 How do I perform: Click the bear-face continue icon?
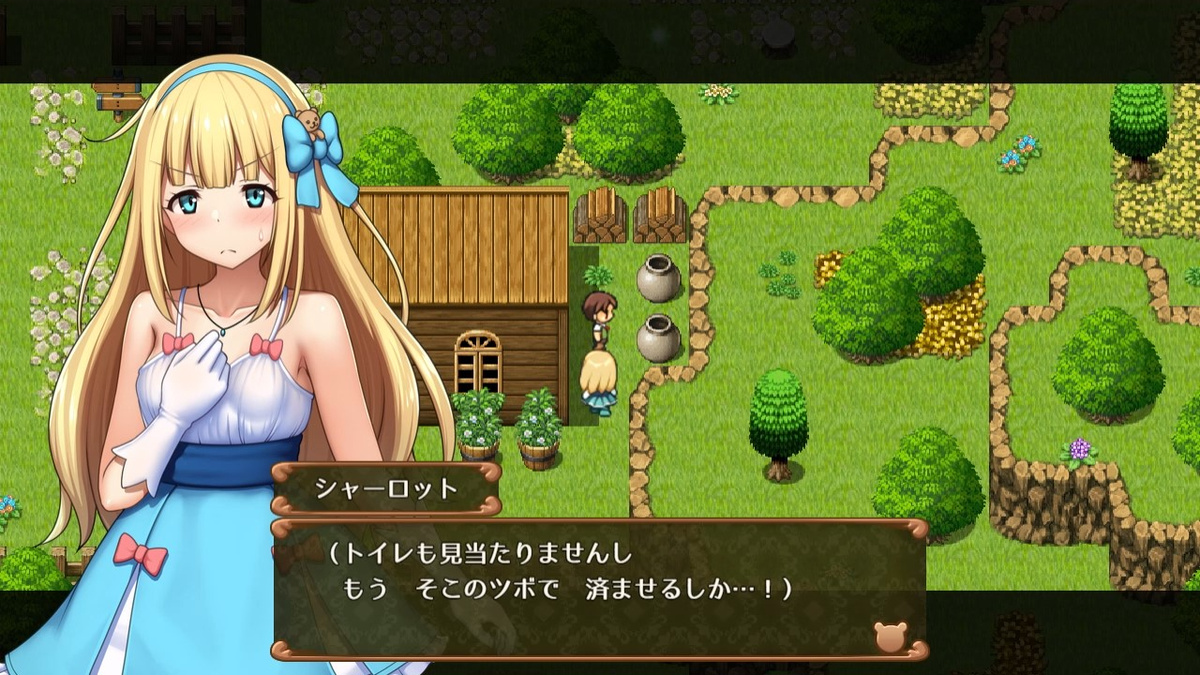tap(889, 636)
